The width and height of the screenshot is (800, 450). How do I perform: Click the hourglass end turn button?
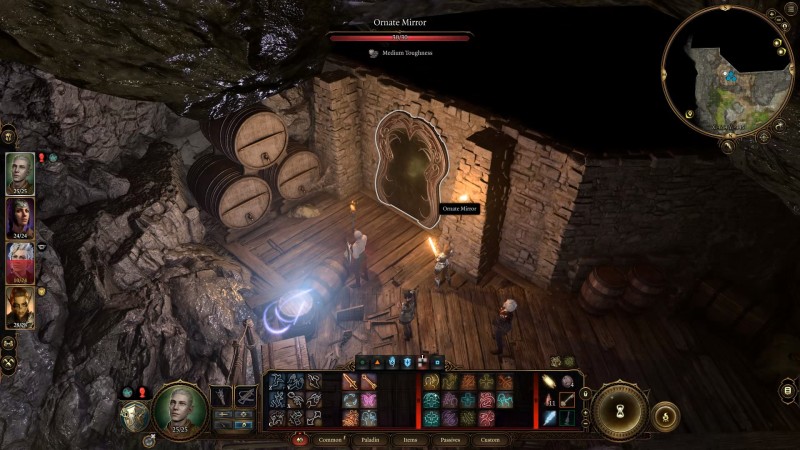(x=620, y=411)
